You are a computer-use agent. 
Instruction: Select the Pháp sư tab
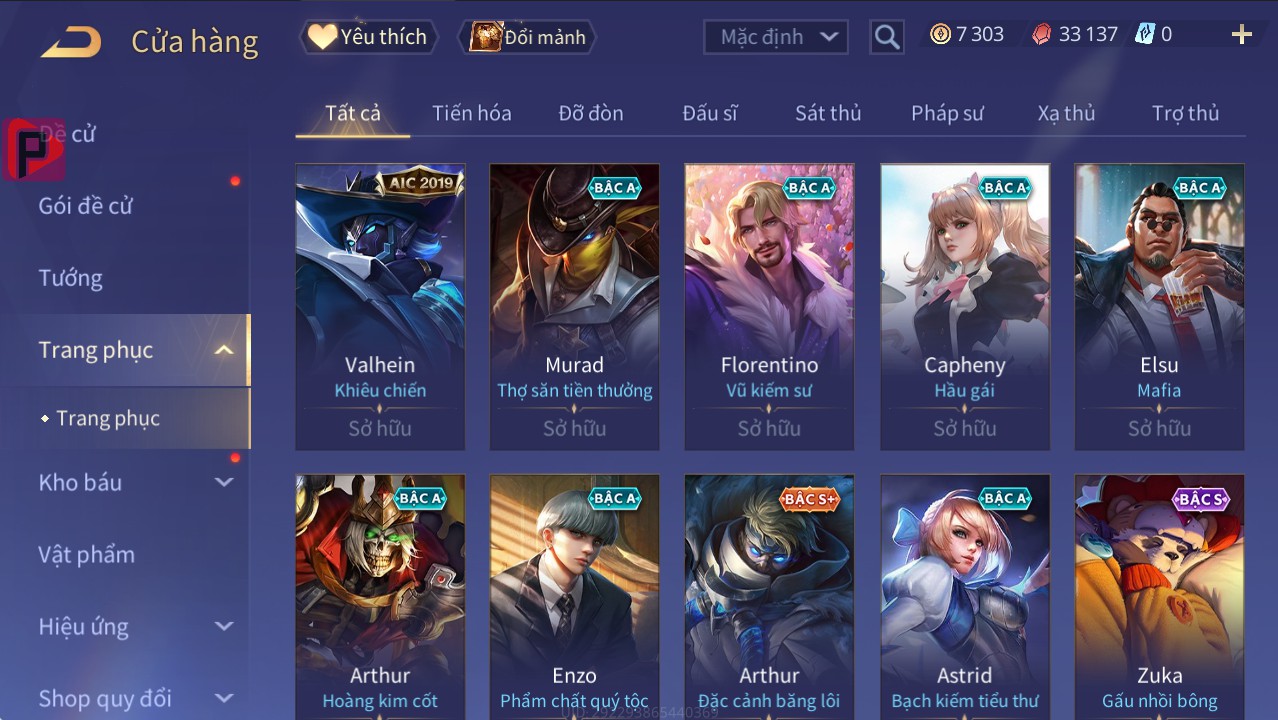(947, 113)
